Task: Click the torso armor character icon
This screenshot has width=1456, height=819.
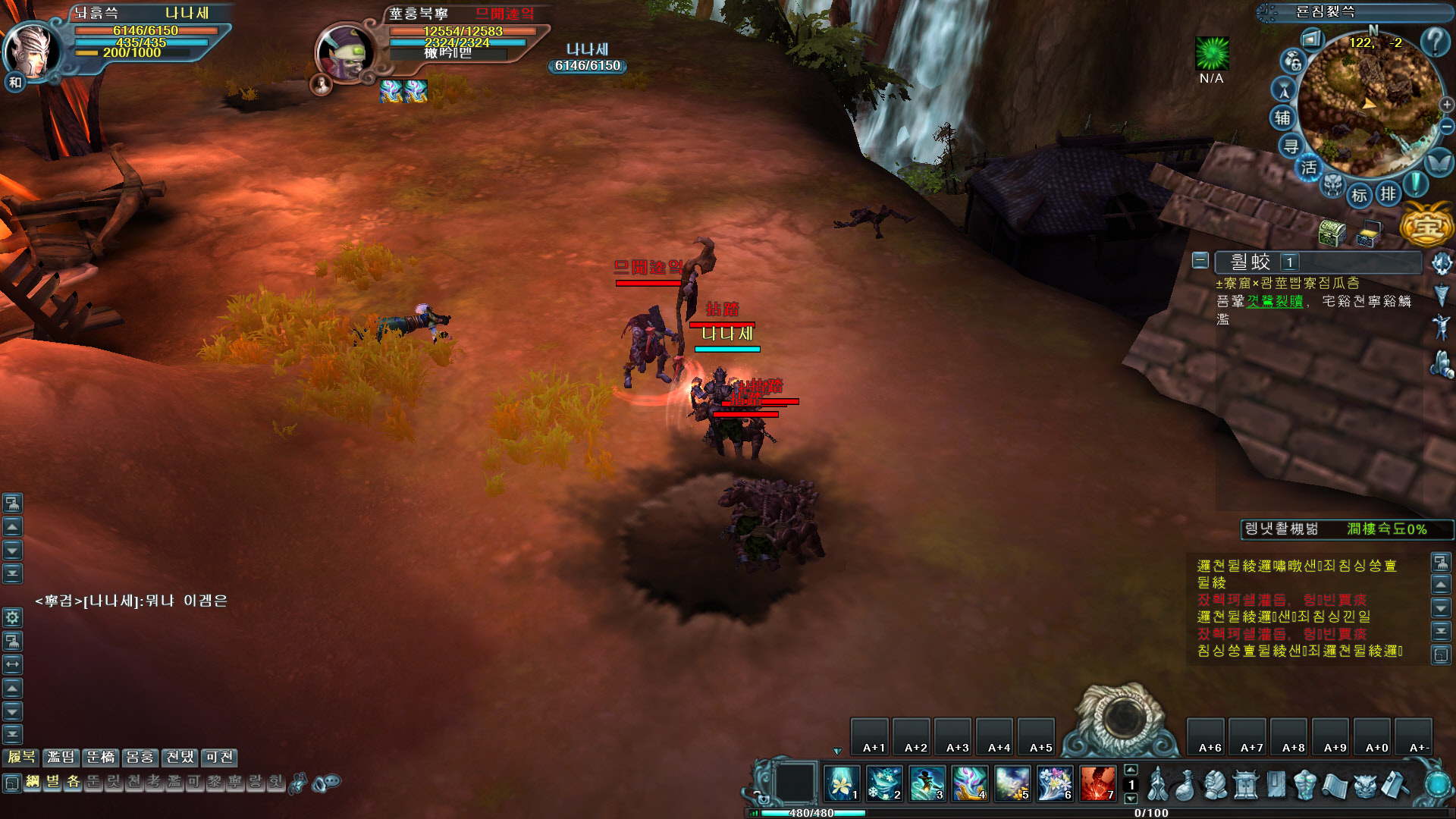Action: tap(1304, 785)
